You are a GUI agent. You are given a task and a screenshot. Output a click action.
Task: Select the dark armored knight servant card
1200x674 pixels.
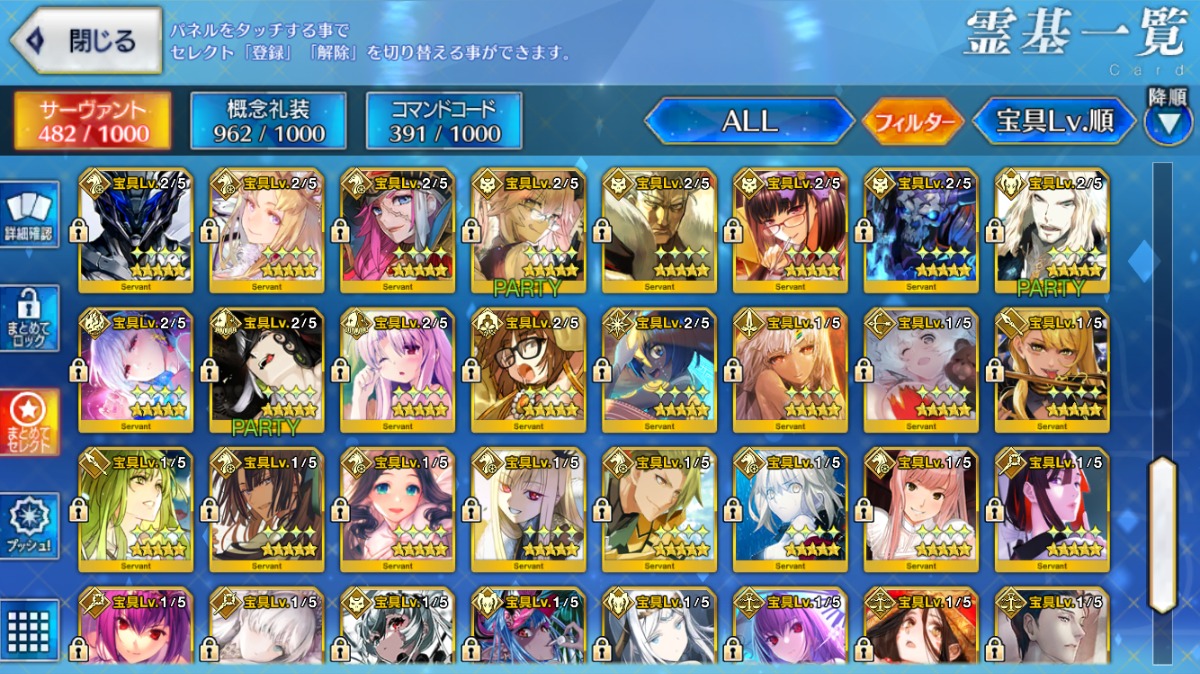[135, 230]
